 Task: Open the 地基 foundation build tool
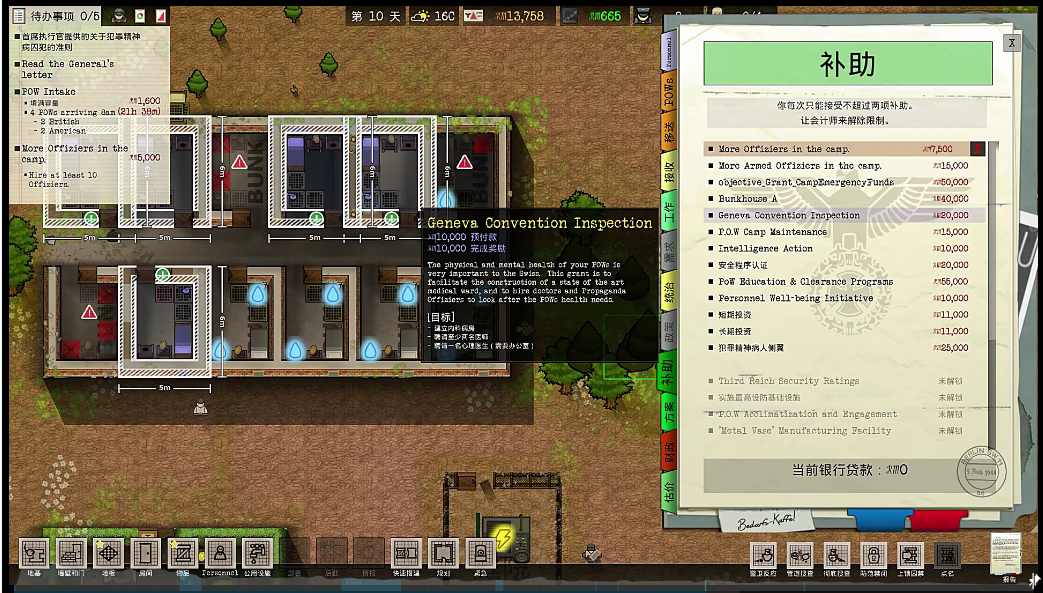point(34,553)
